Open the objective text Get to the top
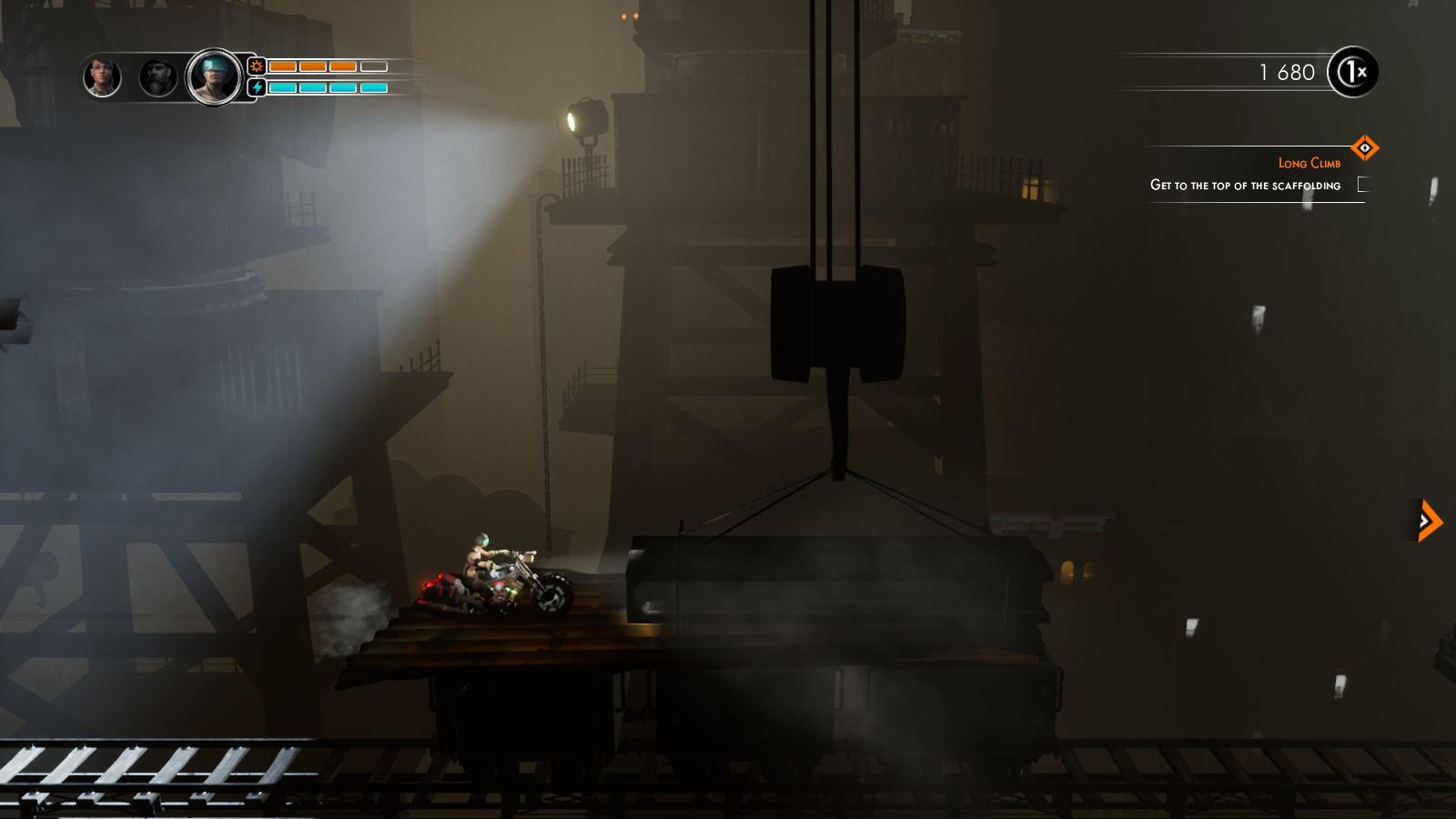The width and height of the screenshot is (1456, 819). pyautogui.click(x=1246, y=185)
